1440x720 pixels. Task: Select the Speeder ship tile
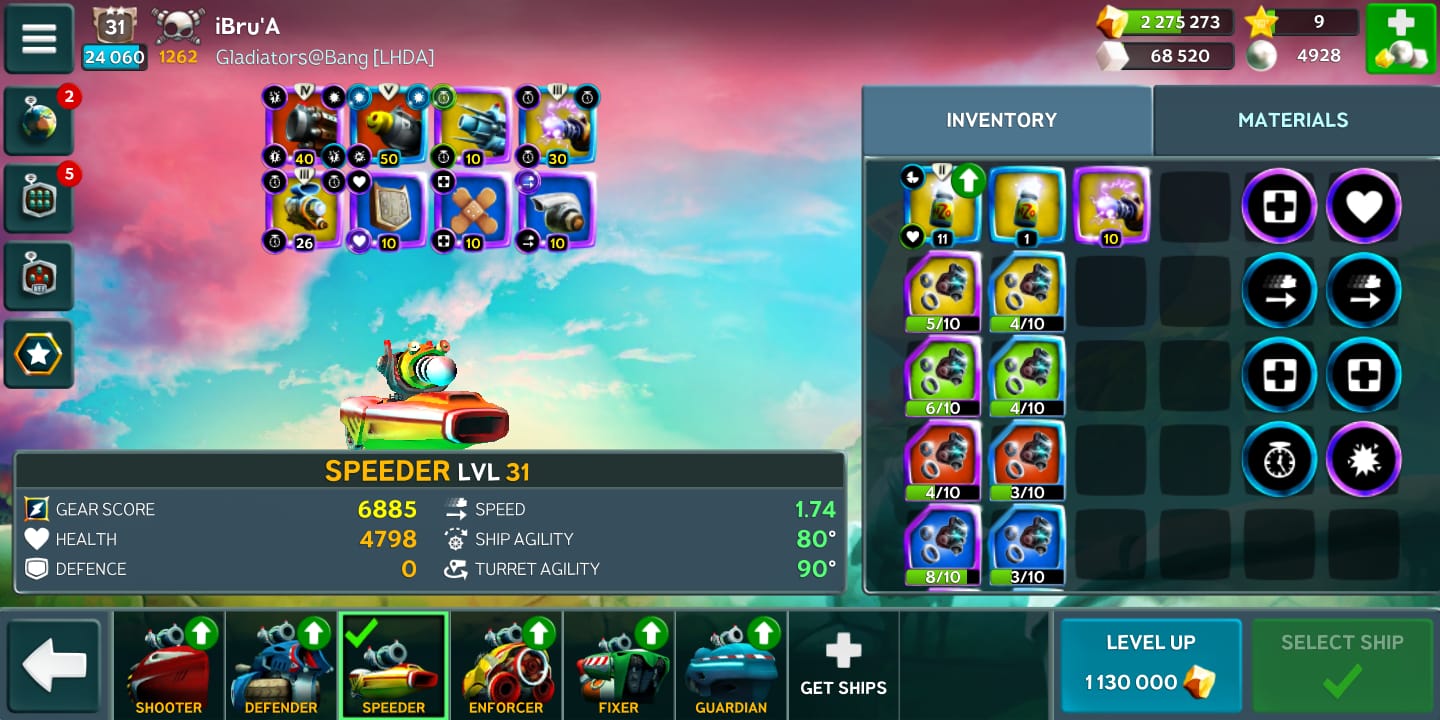coord(393,667)
